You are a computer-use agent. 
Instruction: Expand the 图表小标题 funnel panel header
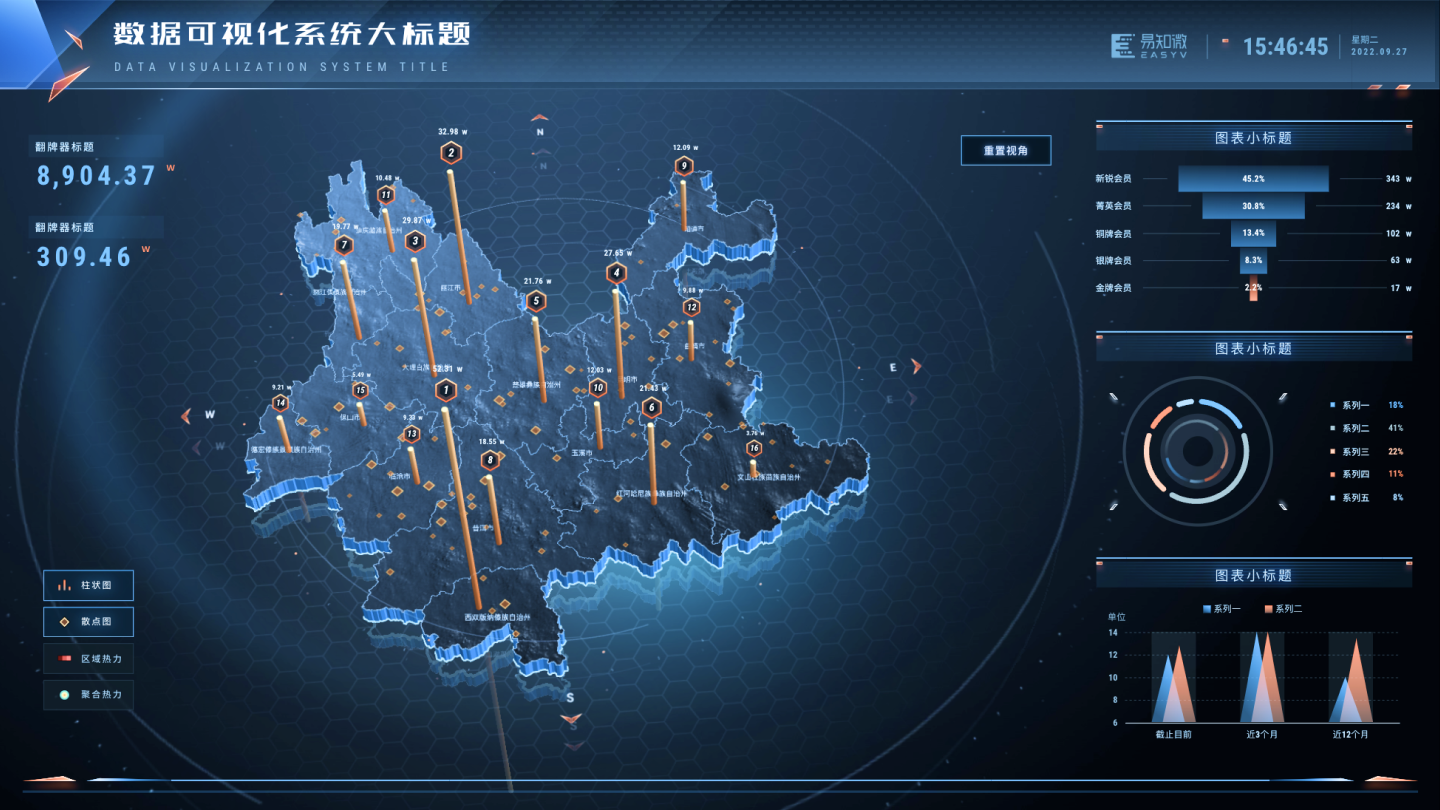click(1254, 137)
